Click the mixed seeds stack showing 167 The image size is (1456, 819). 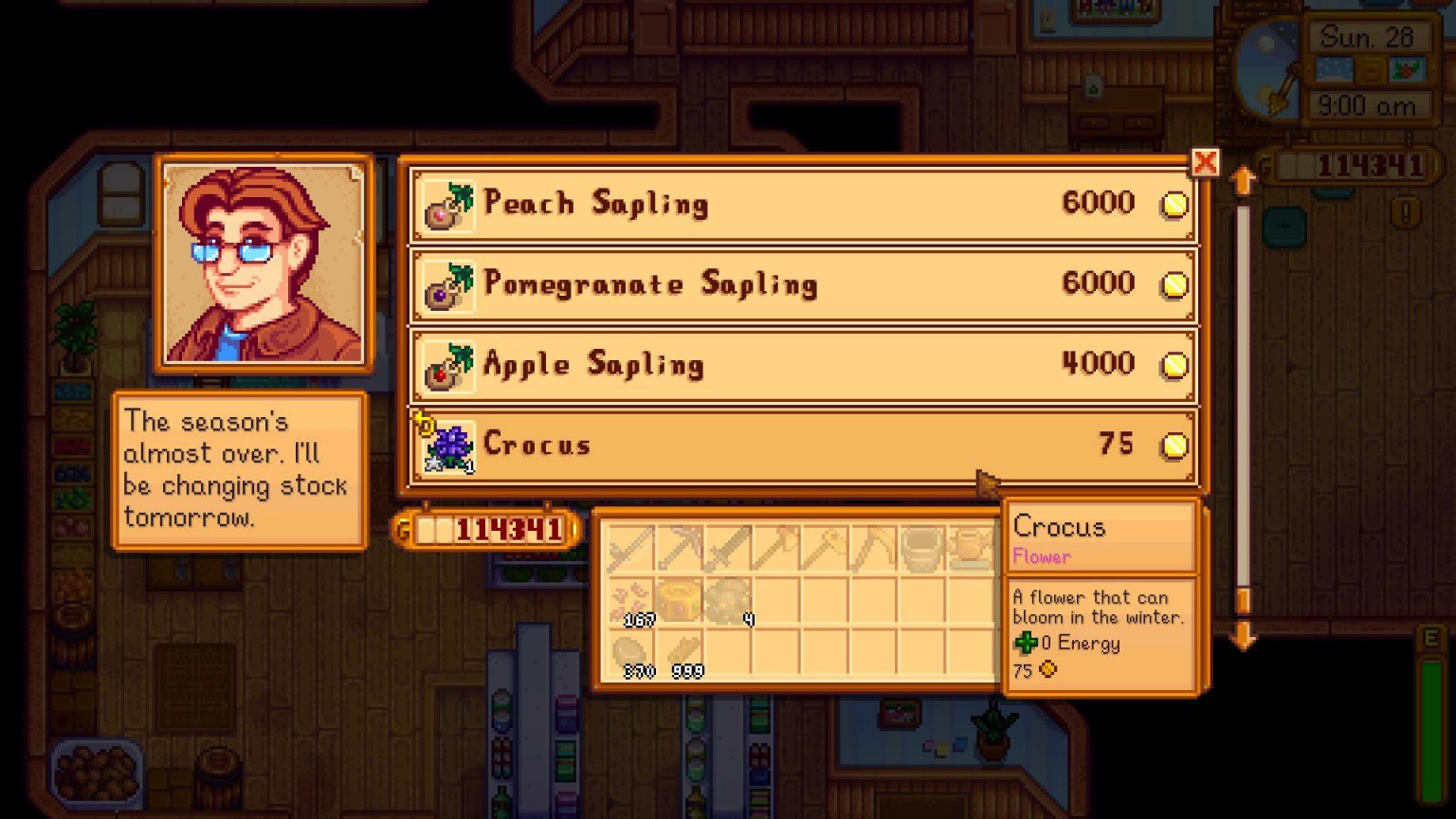point(630,597)
